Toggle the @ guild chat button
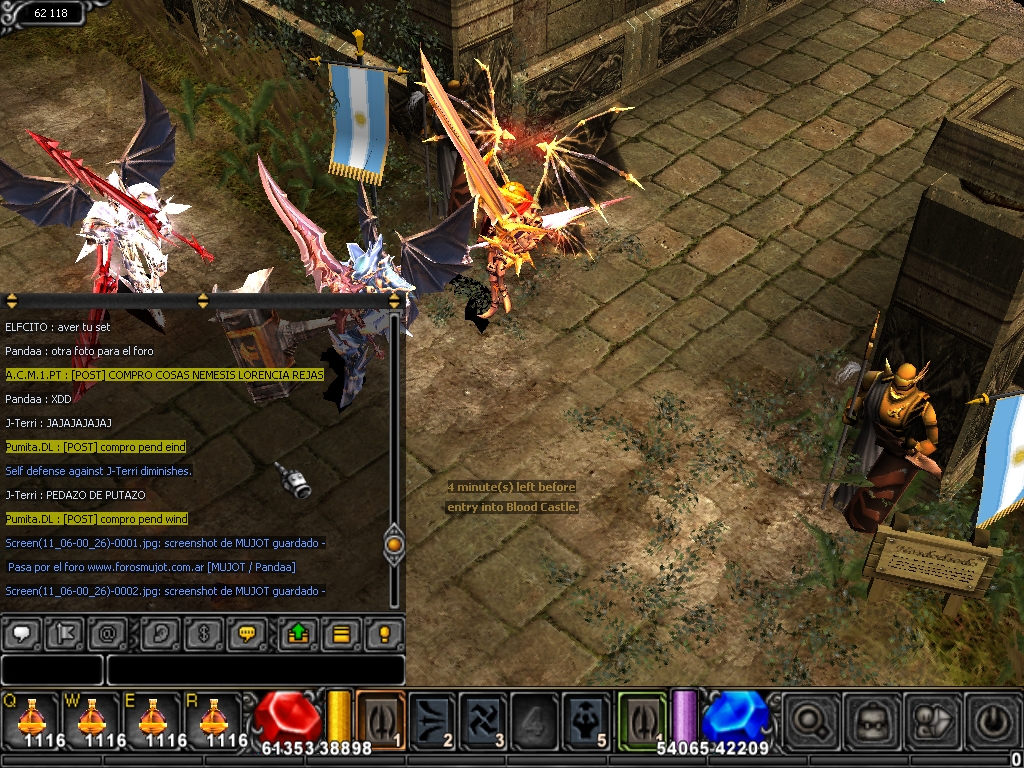Viewport: 1024px width, 768px height. click(106, 634)
